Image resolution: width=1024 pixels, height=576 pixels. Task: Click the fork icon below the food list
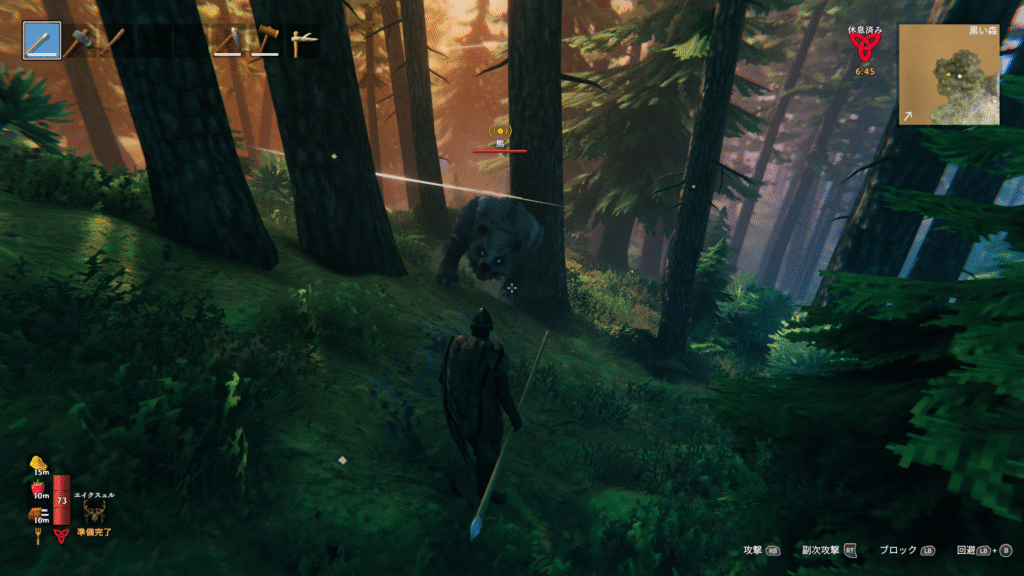tap(38, 536)
